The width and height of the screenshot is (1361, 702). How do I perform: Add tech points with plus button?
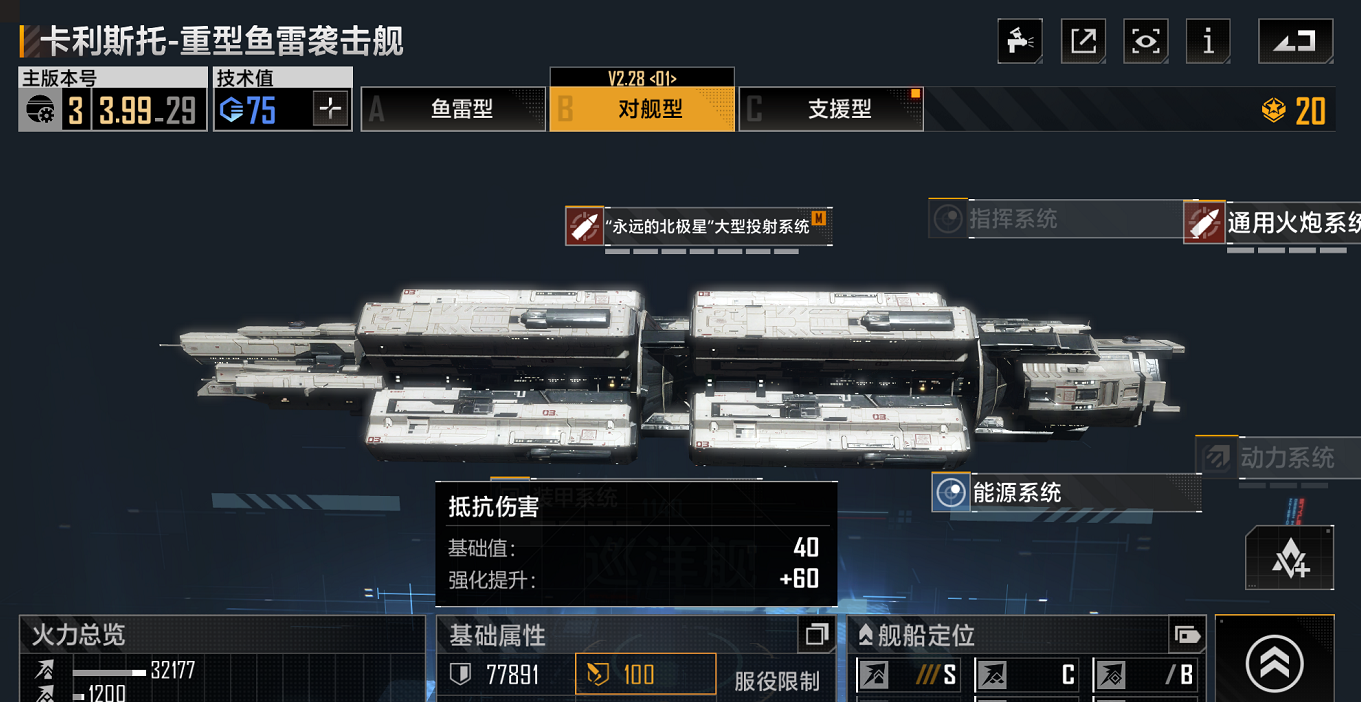330,108
